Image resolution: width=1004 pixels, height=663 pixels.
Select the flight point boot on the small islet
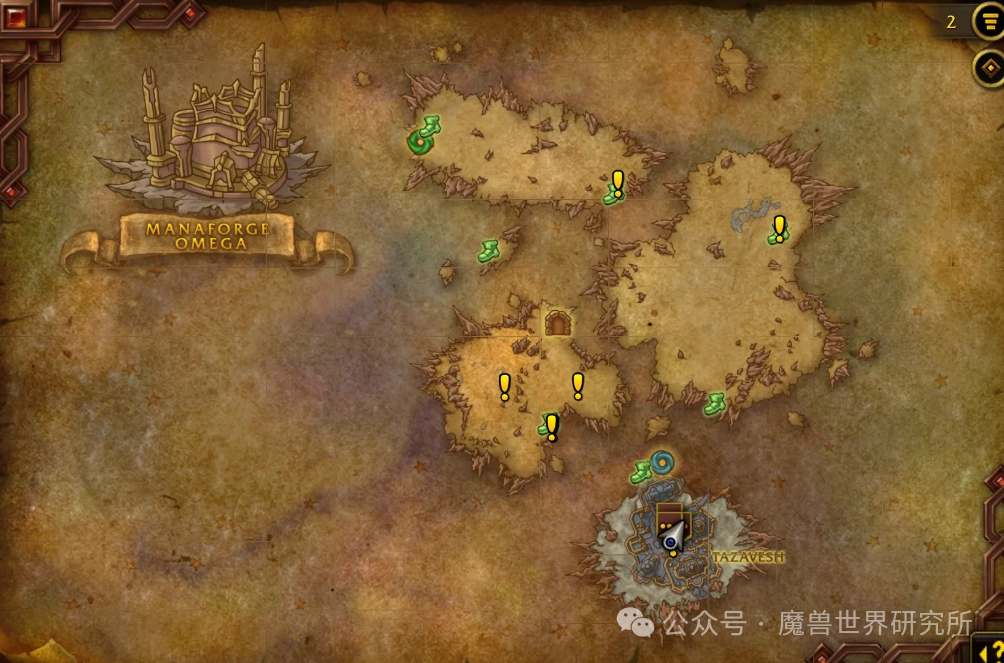point(488,251)
